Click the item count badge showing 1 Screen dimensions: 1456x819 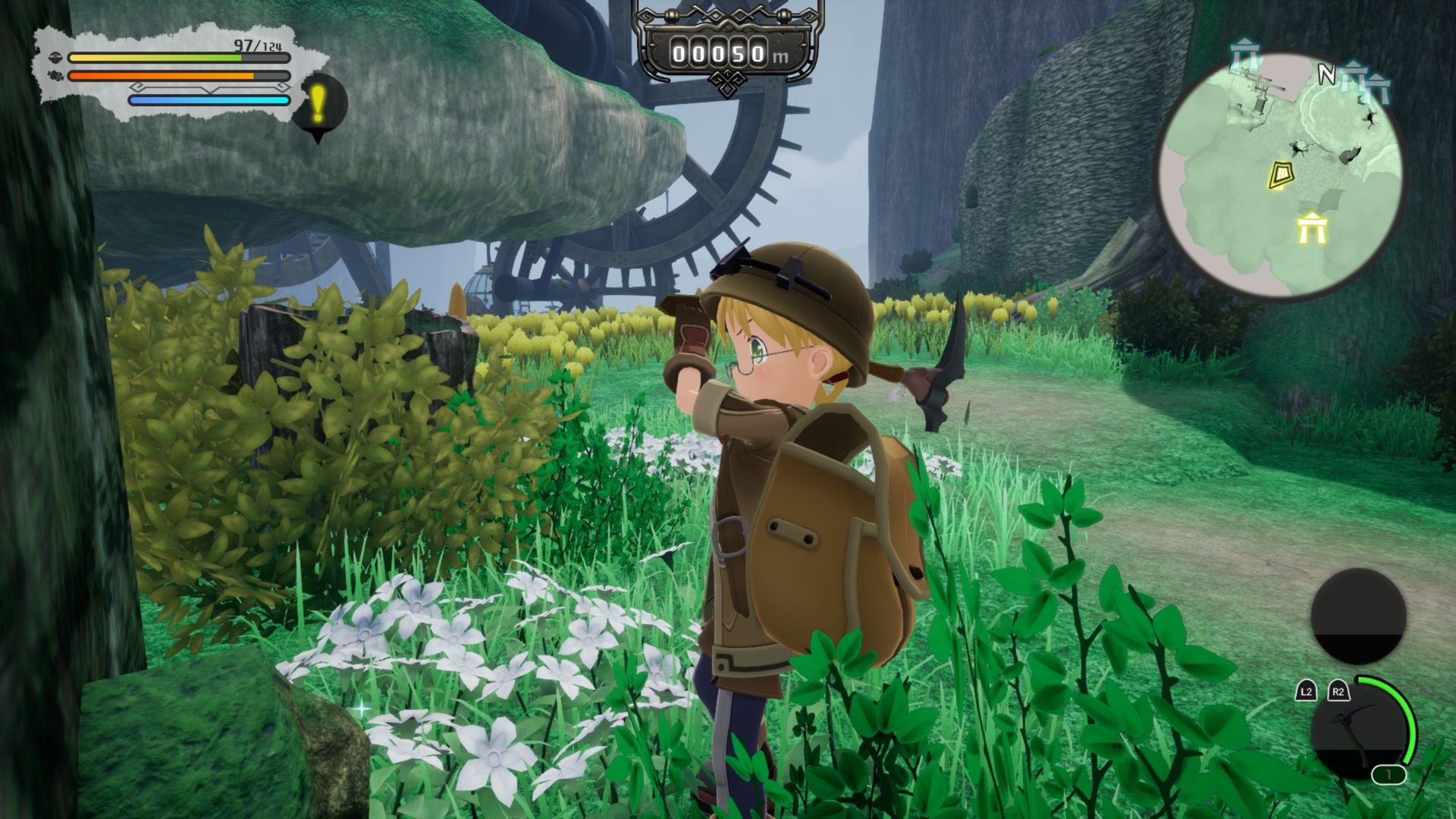click(1389, 773)
